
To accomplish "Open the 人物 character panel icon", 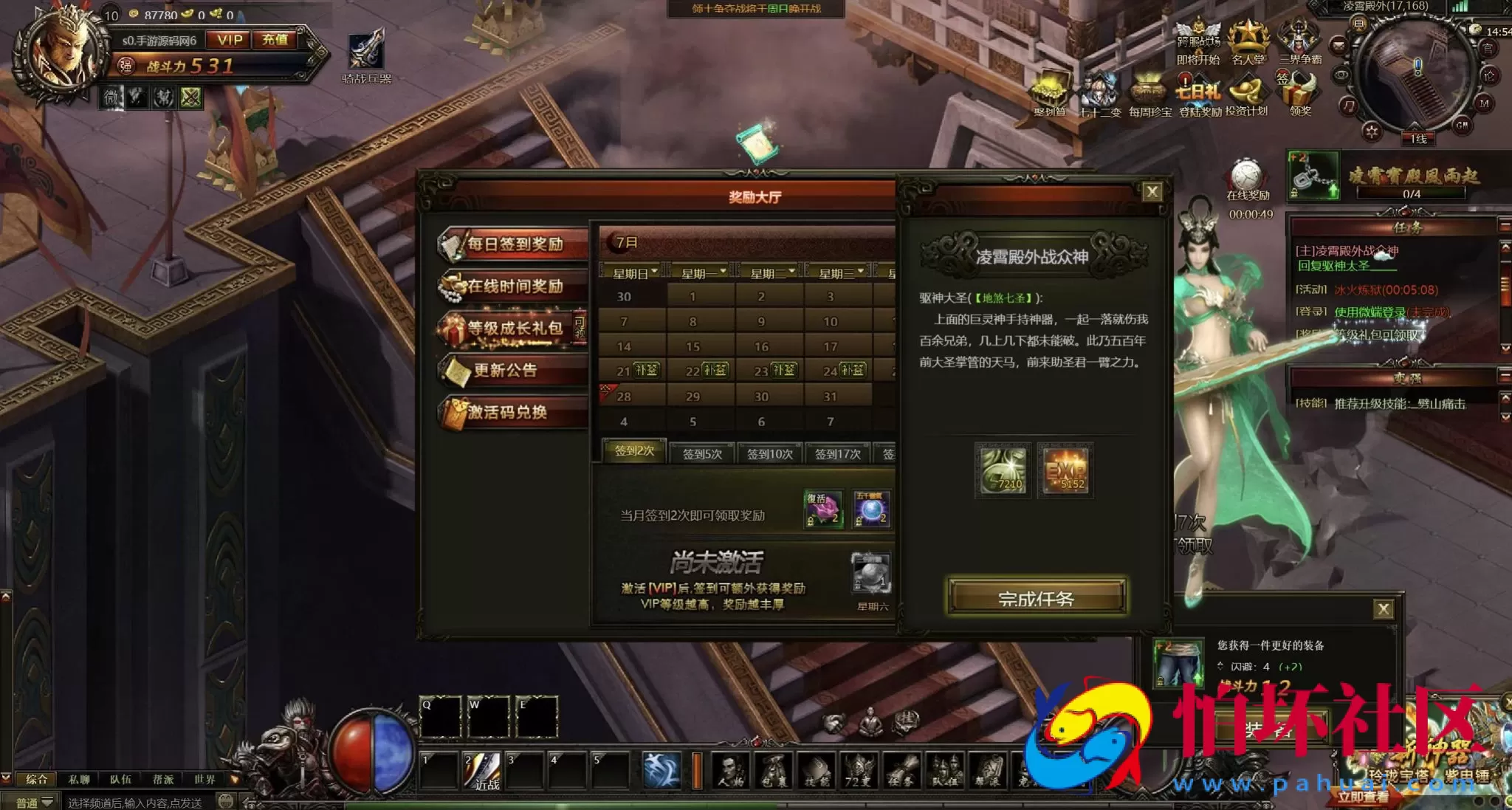I will [729, 771].
